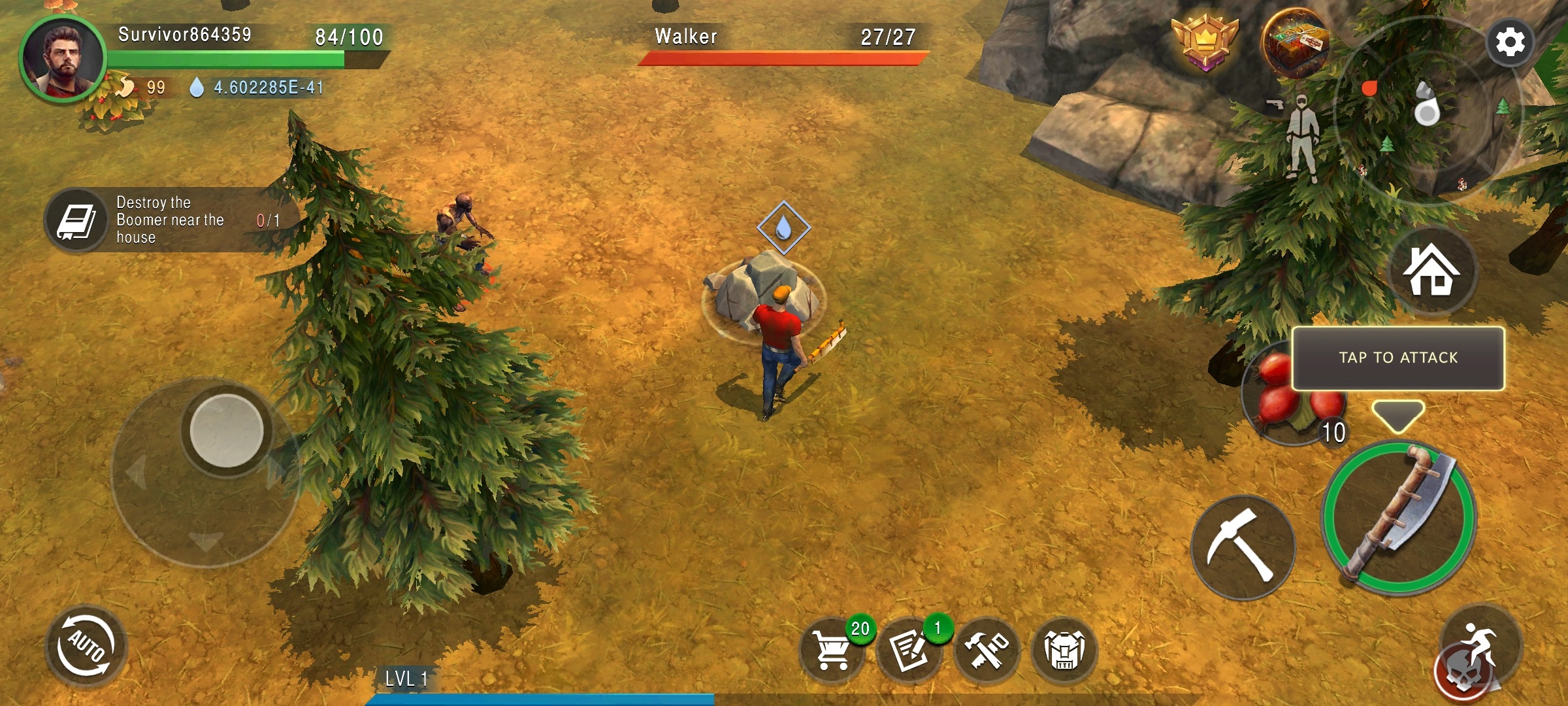Open the home base build button

pos(1431,270)
